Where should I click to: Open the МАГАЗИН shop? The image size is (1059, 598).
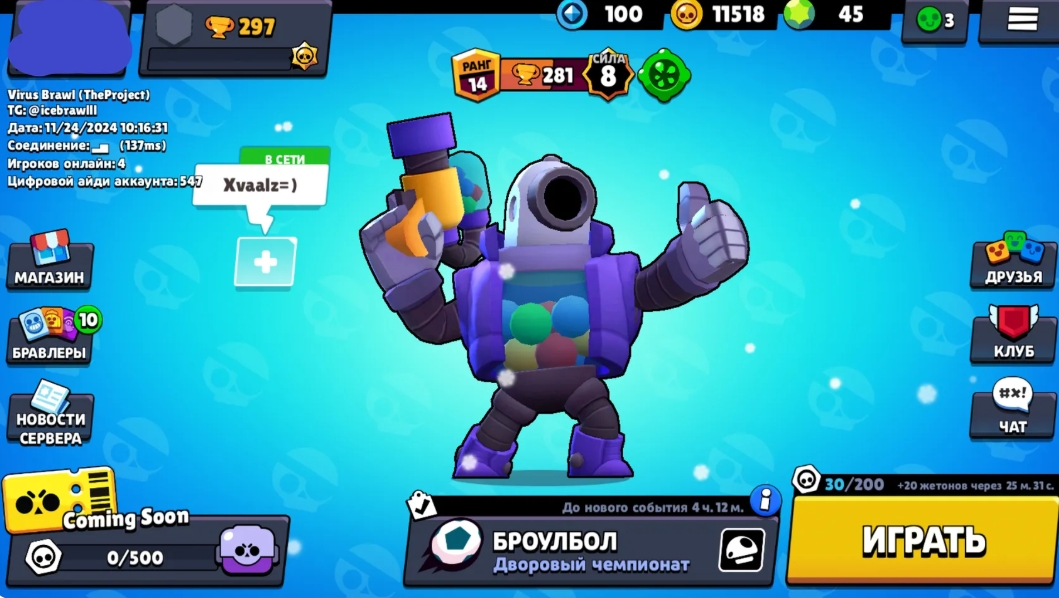(49, 262)
